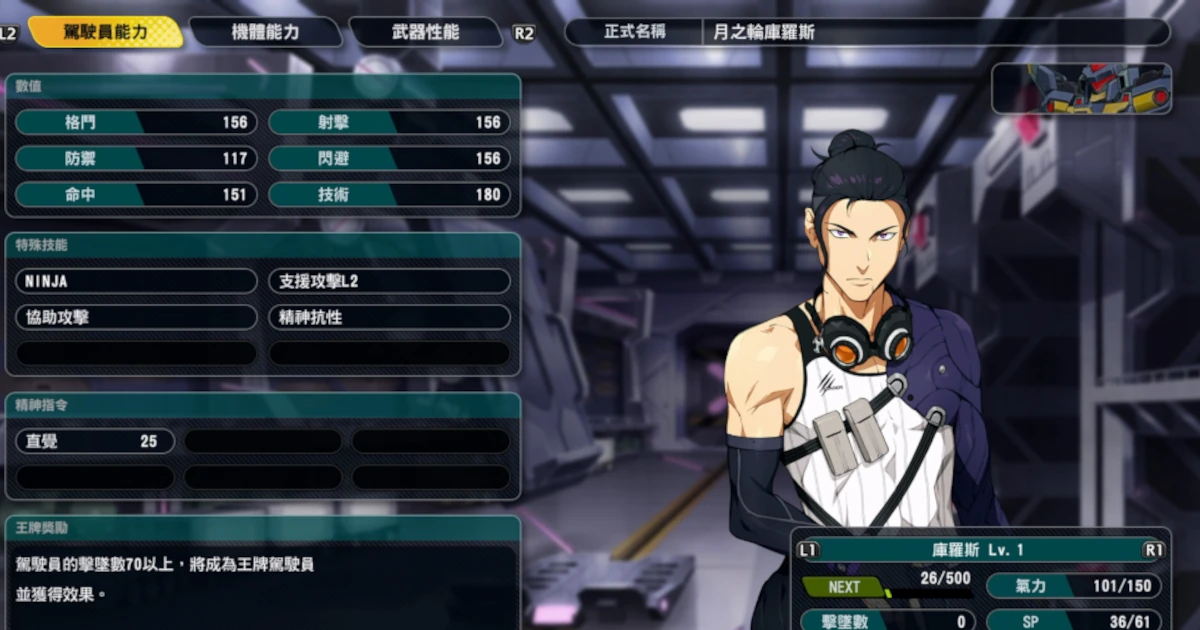Select the 精神抗性 skill entry

click(389, 317)
